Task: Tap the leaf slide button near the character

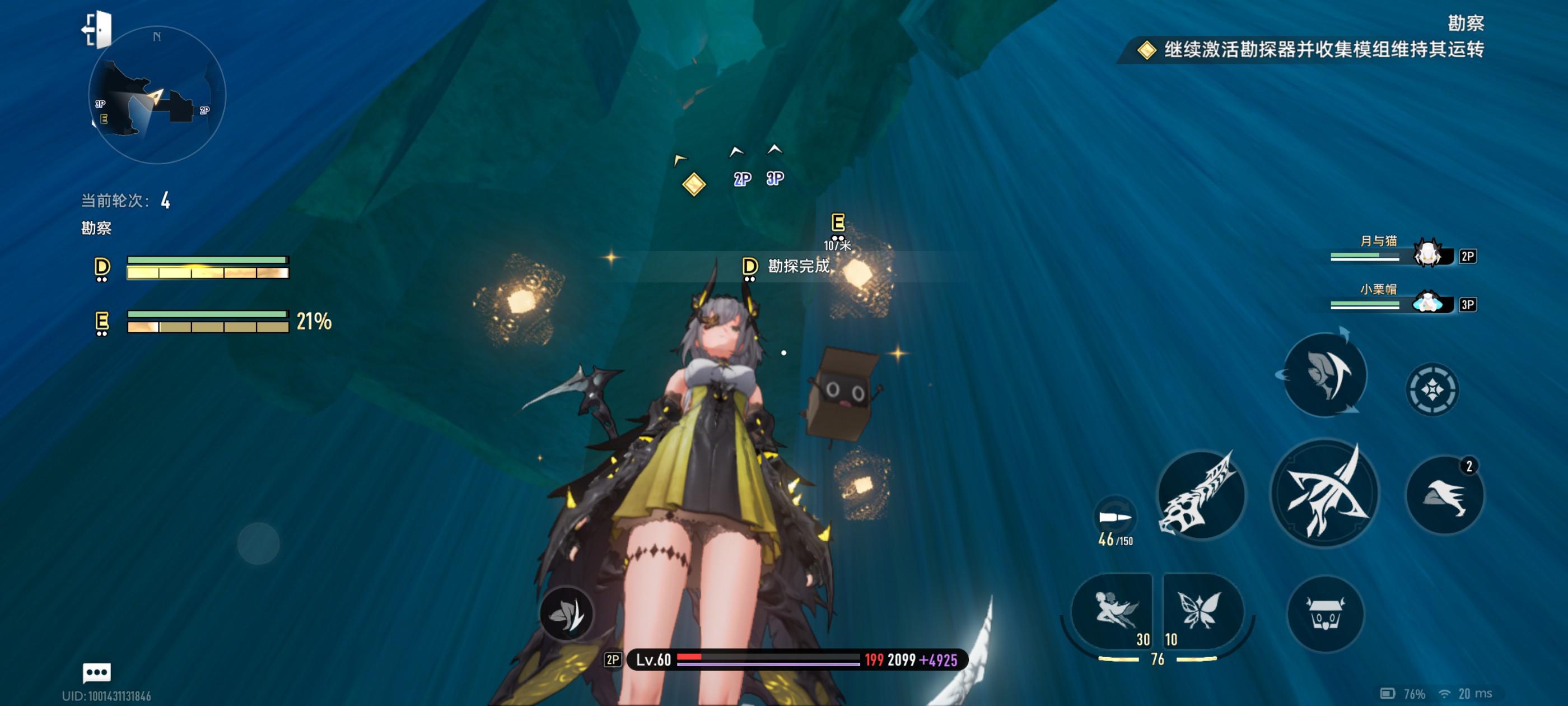Action: pos(566,614)
